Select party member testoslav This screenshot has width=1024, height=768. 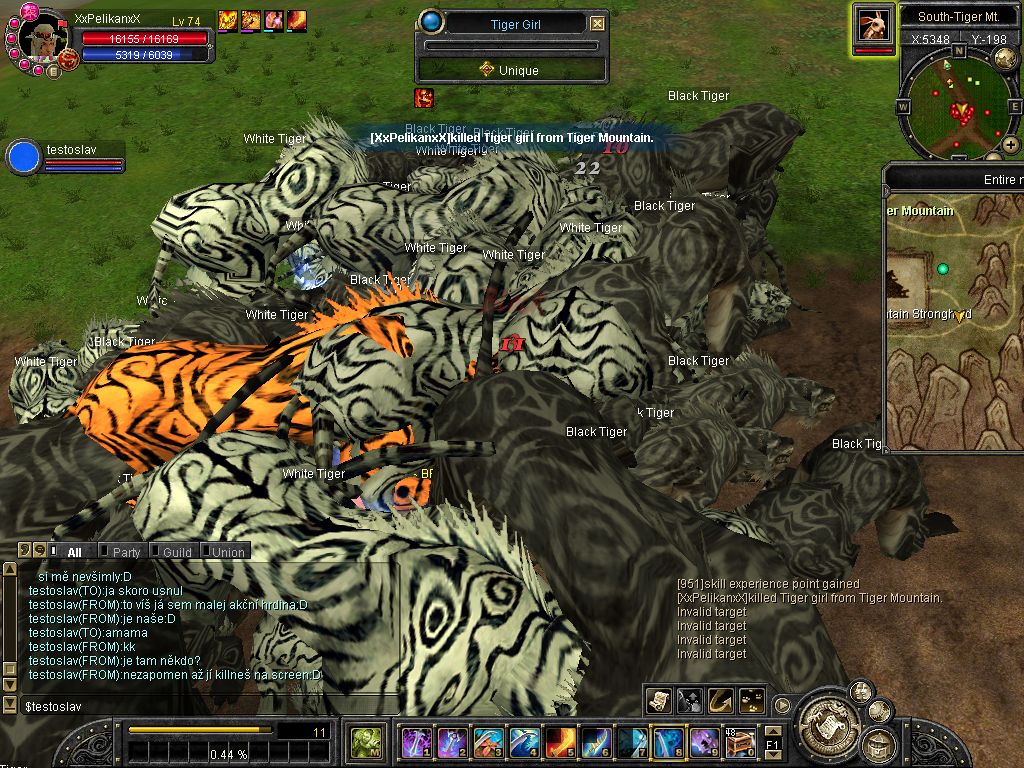(24, 157)
